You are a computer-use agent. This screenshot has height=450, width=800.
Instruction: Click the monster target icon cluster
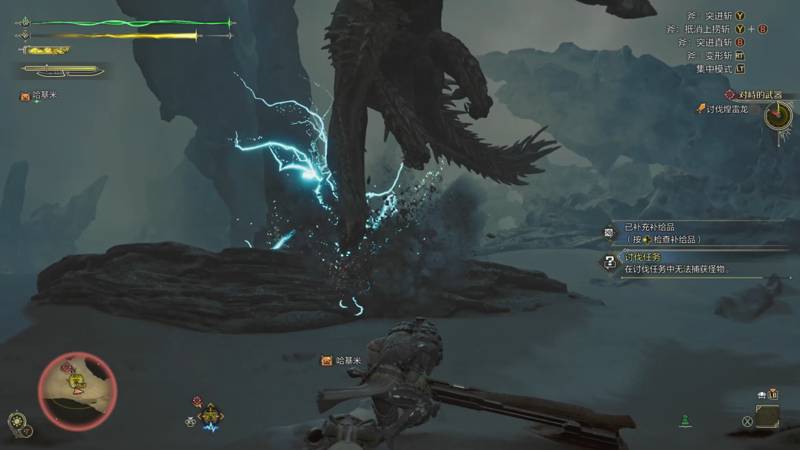[208, 414]
